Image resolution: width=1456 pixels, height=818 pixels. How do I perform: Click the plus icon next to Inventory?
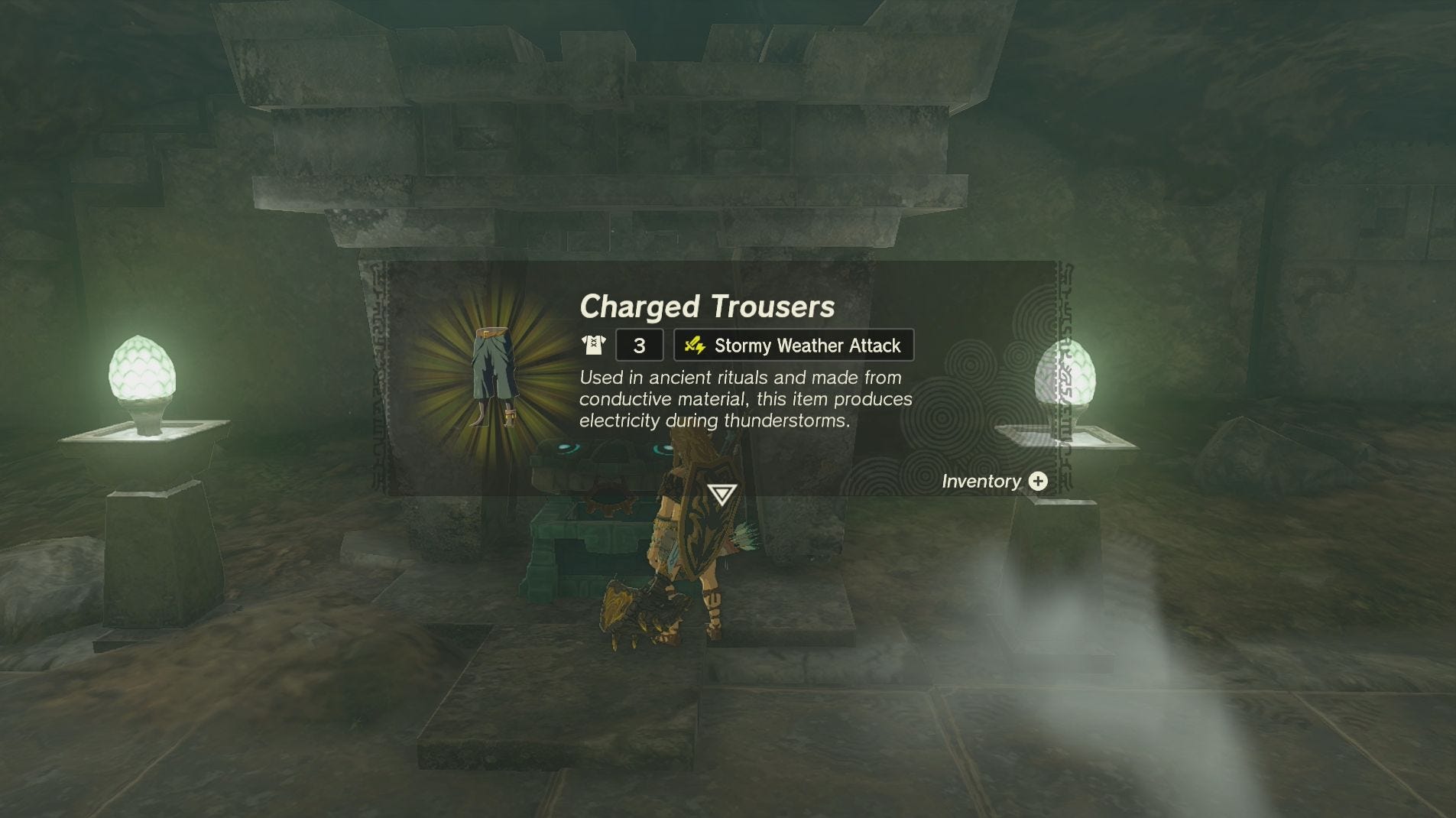click(1038, 482)
